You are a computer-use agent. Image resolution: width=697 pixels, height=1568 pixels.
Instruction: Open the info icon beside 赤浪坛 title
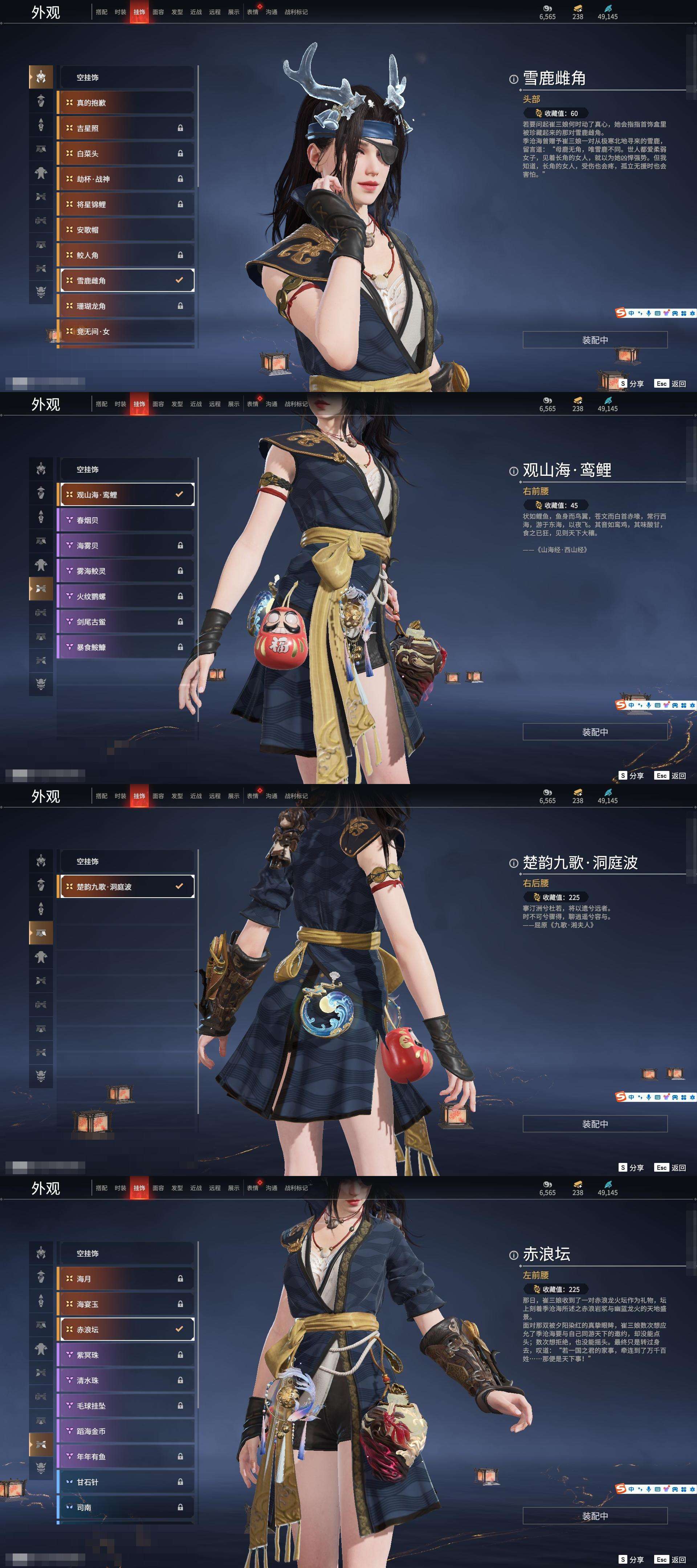pos(513,1255)
